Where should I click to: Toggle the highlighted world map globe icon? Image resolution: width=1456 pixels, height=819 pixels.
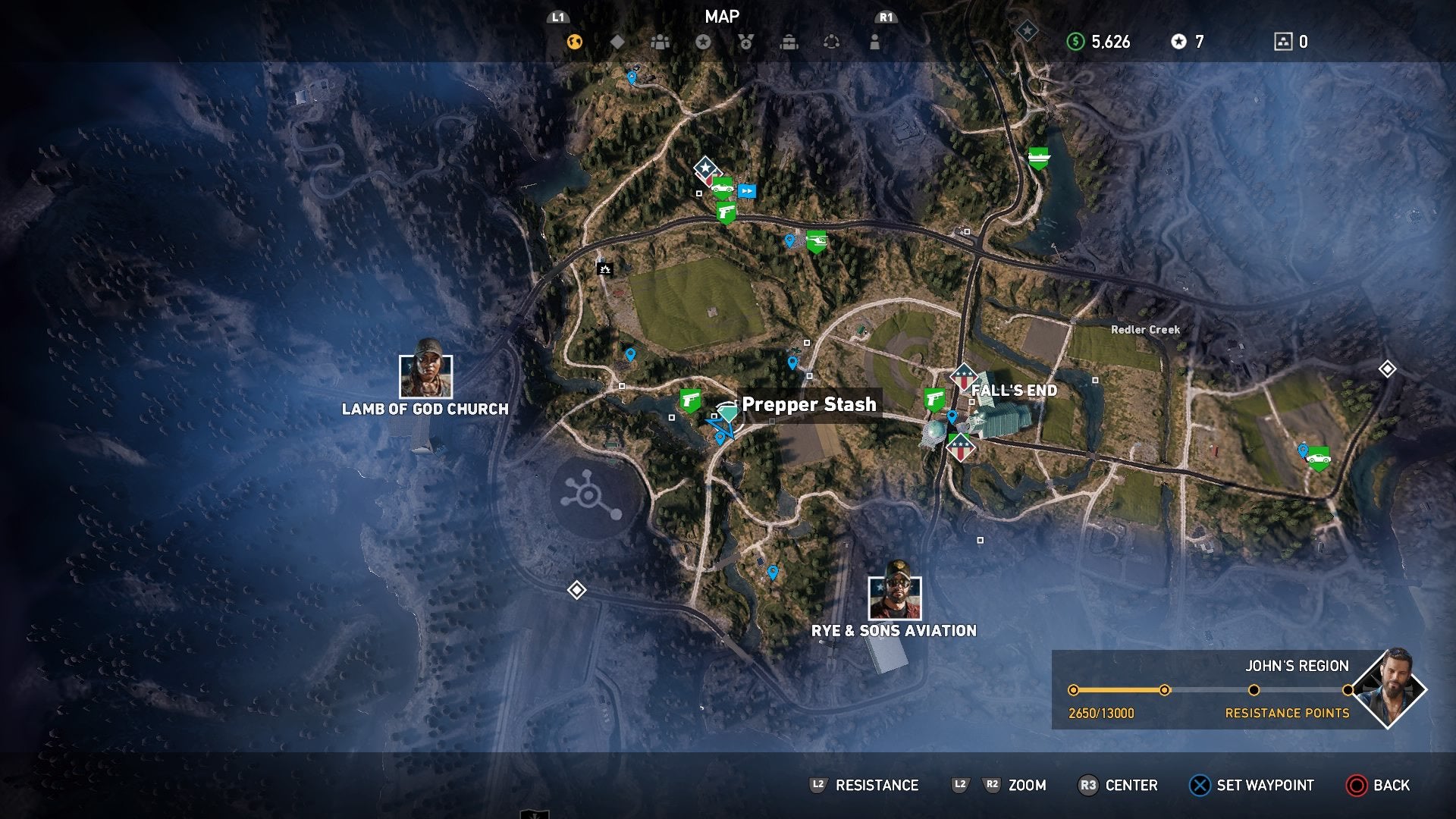point(574,43)
